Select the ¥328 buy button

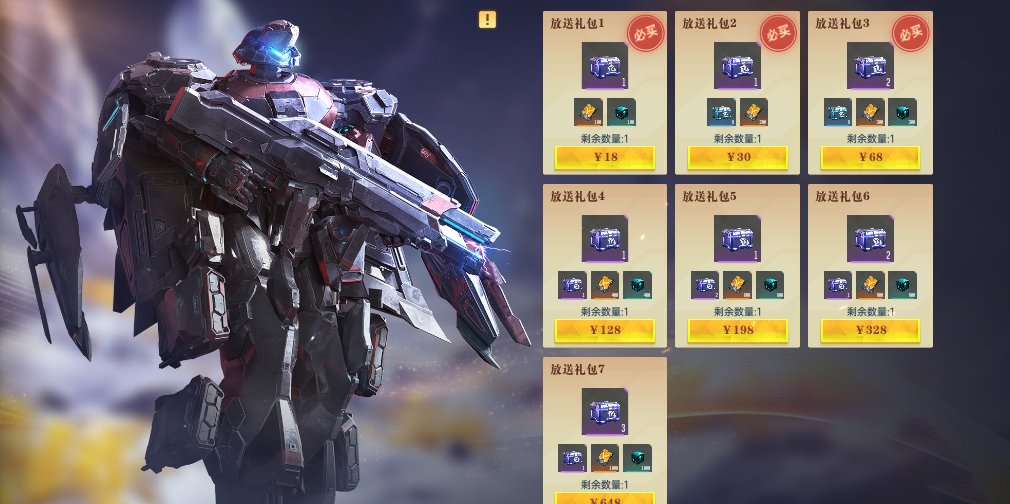click(x=870, y=330)
